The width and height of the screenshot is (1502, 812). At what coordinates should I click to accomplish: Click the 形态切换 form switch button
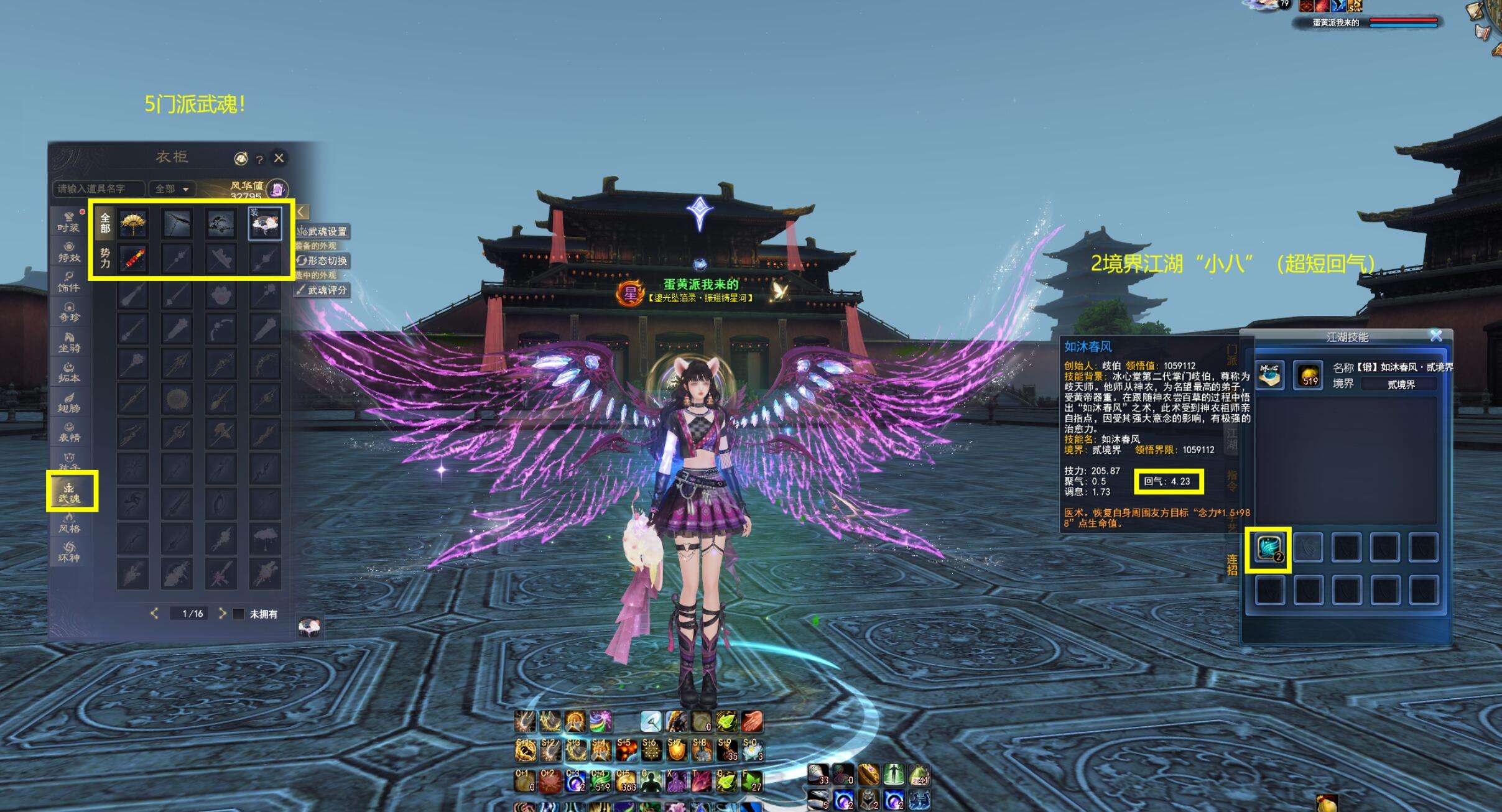click(x=323, y=261)
